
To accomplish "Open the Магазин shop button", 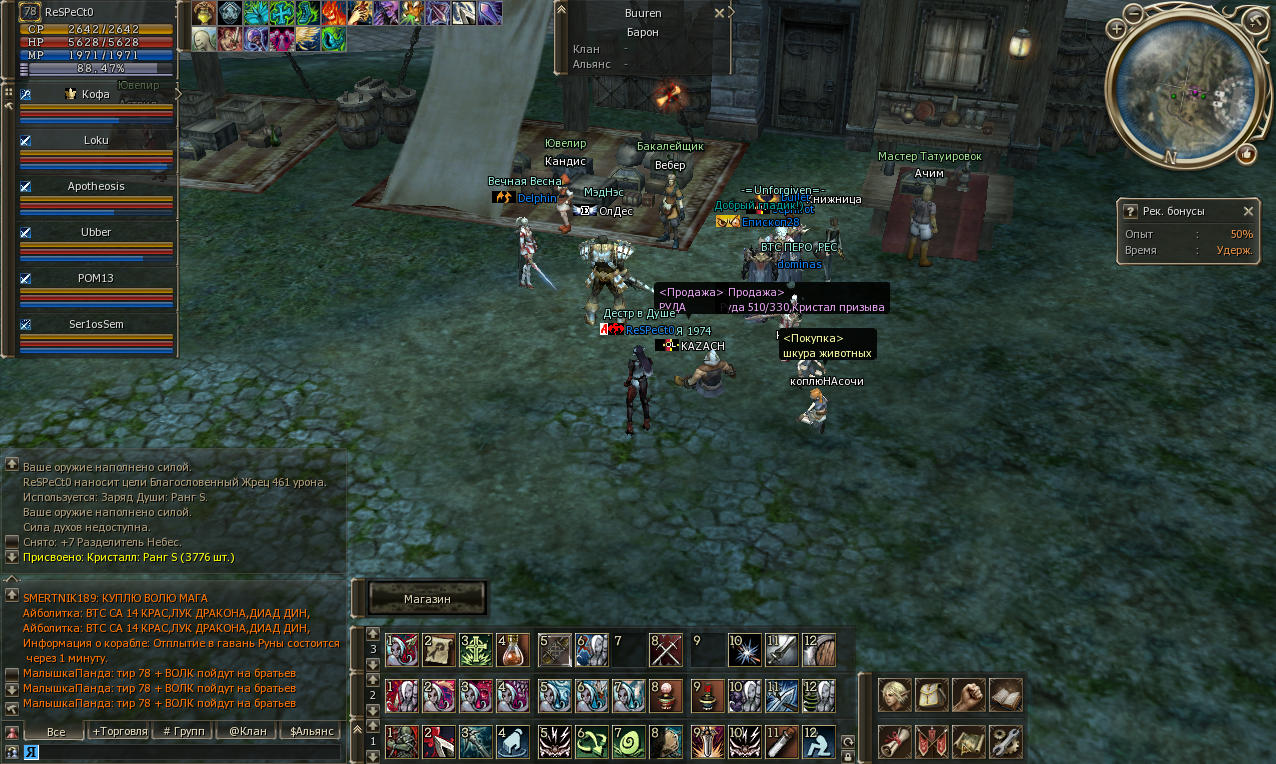I will click(x=427, y=598).
